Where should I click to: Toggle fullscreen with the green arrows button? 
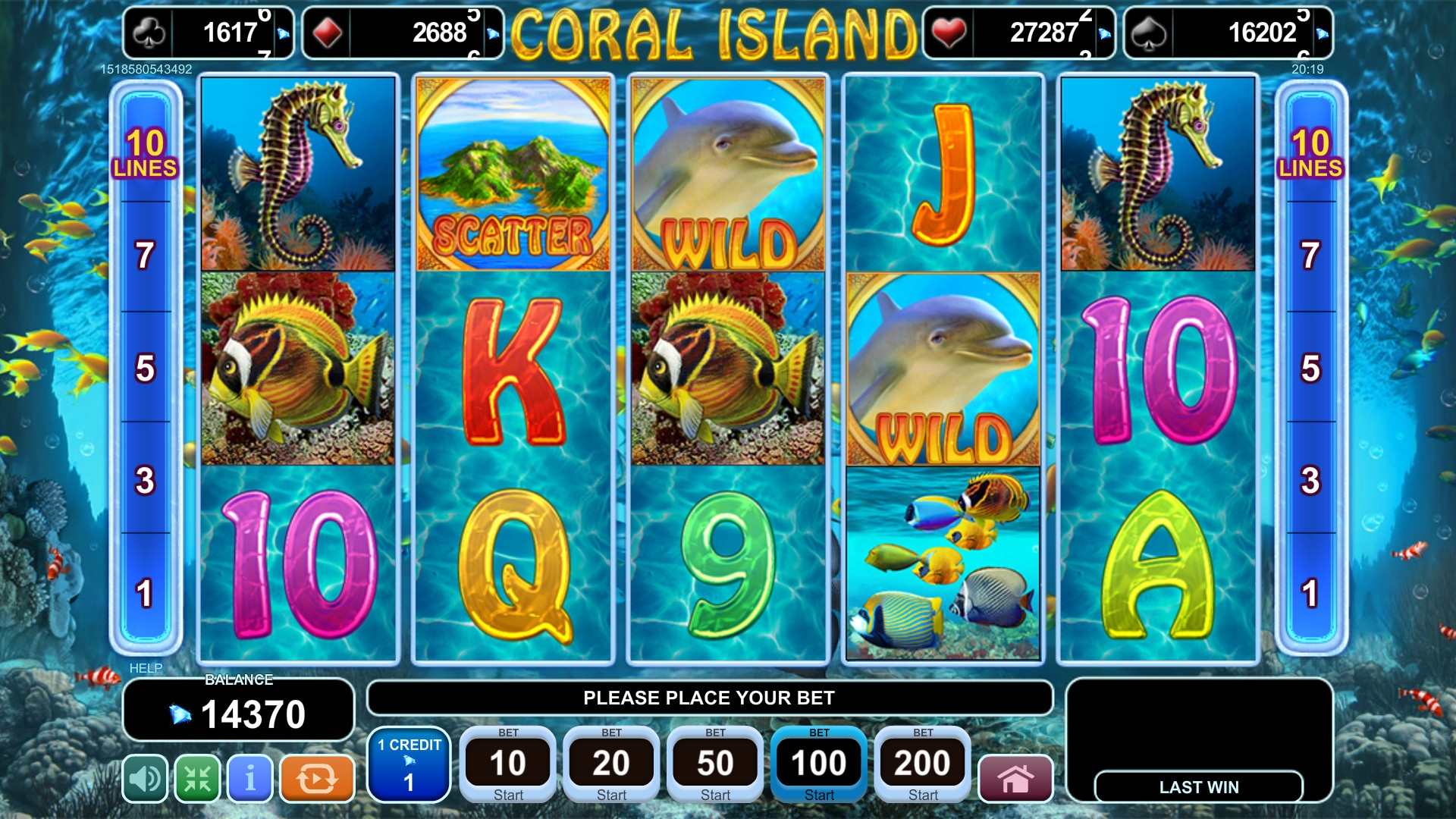point(198,778)
